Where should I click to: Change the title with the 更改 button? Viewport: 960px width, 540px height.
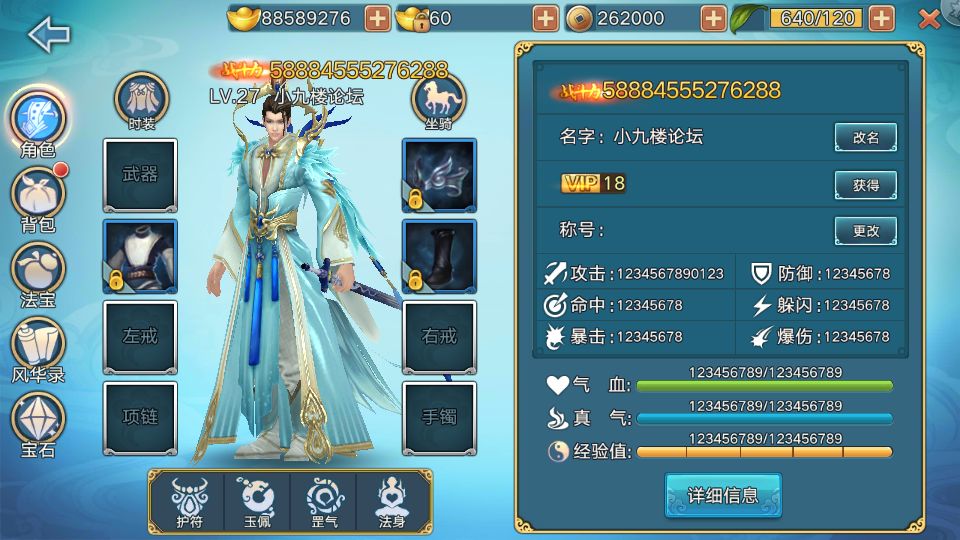tap(866, 231)
